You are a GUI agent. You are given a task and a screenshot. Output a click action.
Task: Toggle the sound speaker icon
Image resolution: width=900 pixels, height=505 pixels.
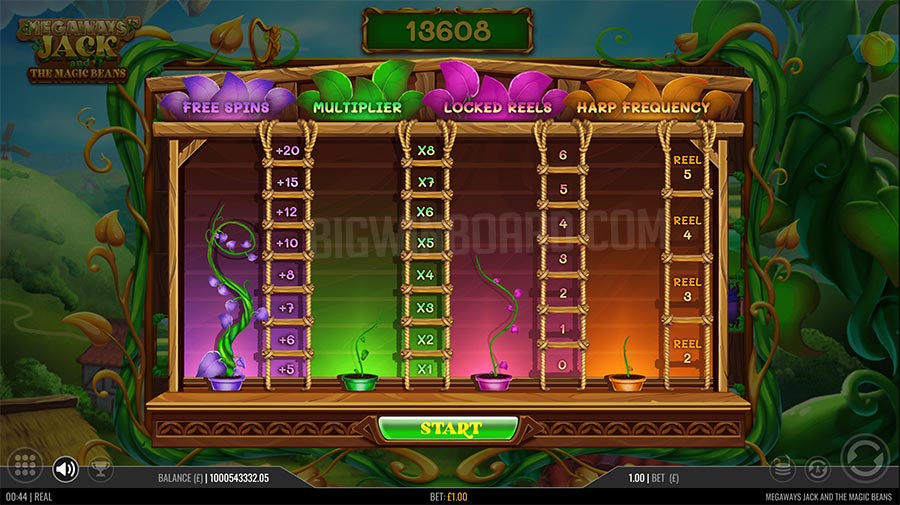(x=66, y=467)
